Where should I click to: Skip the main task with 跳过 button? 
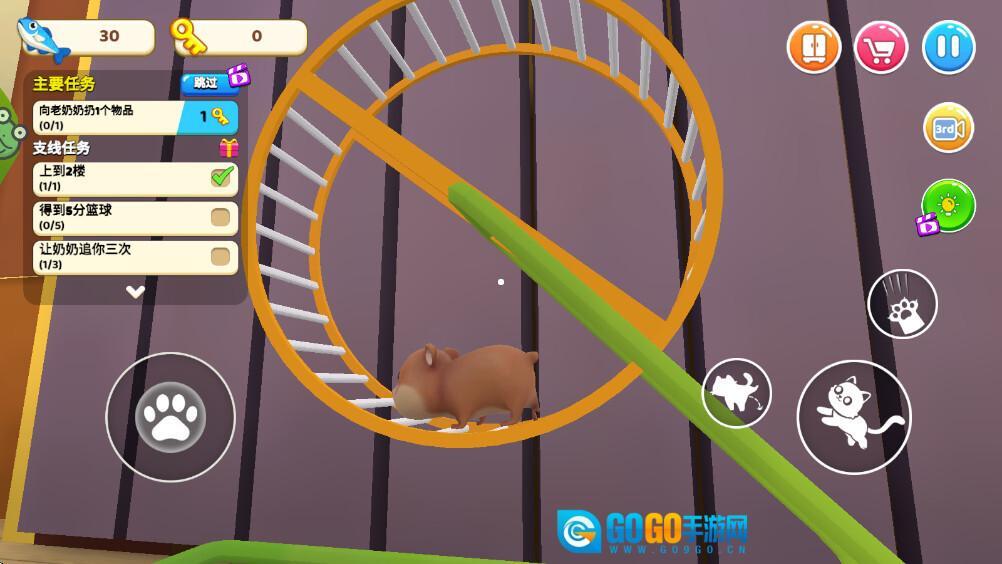click(207, 83)
